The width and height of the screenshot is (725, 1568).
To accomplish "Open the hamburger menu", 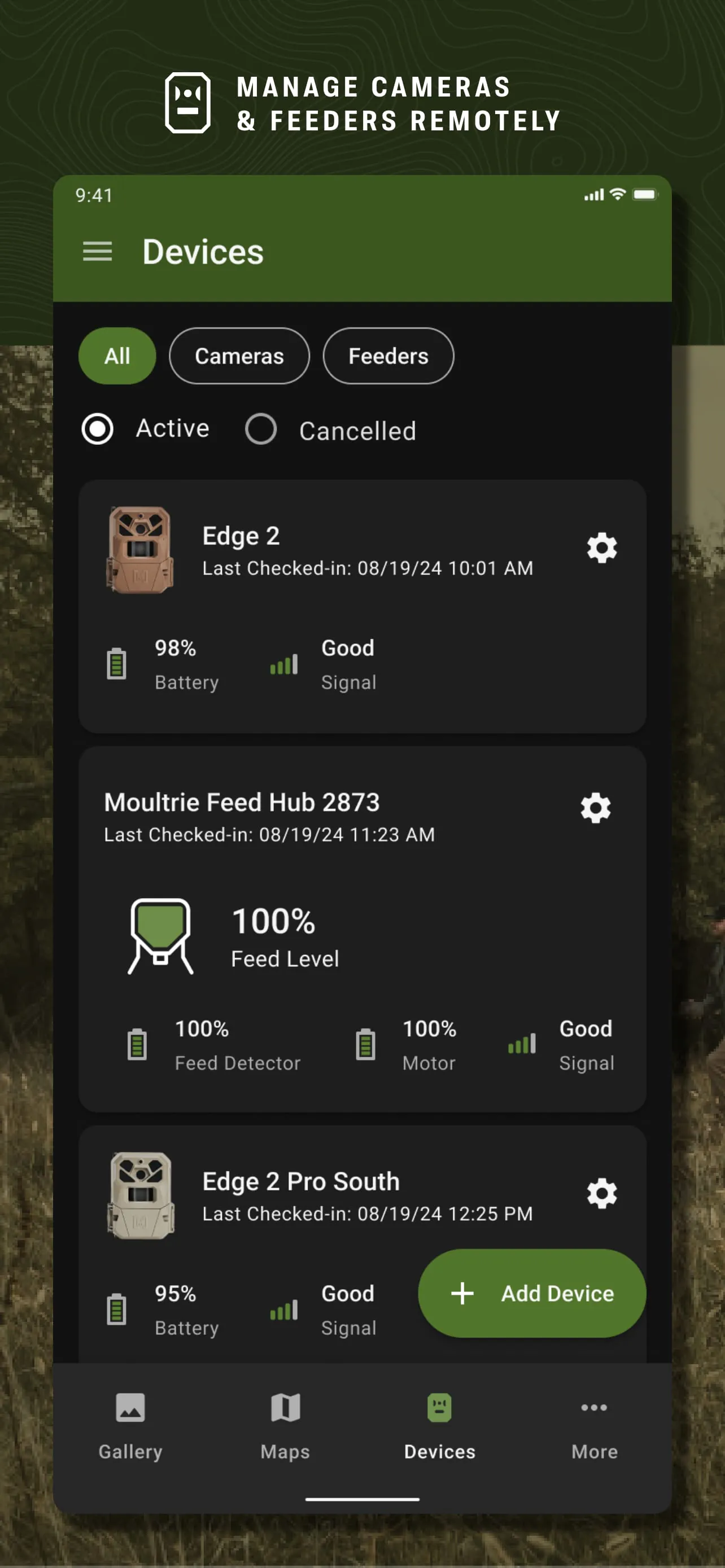I will 97,252.
